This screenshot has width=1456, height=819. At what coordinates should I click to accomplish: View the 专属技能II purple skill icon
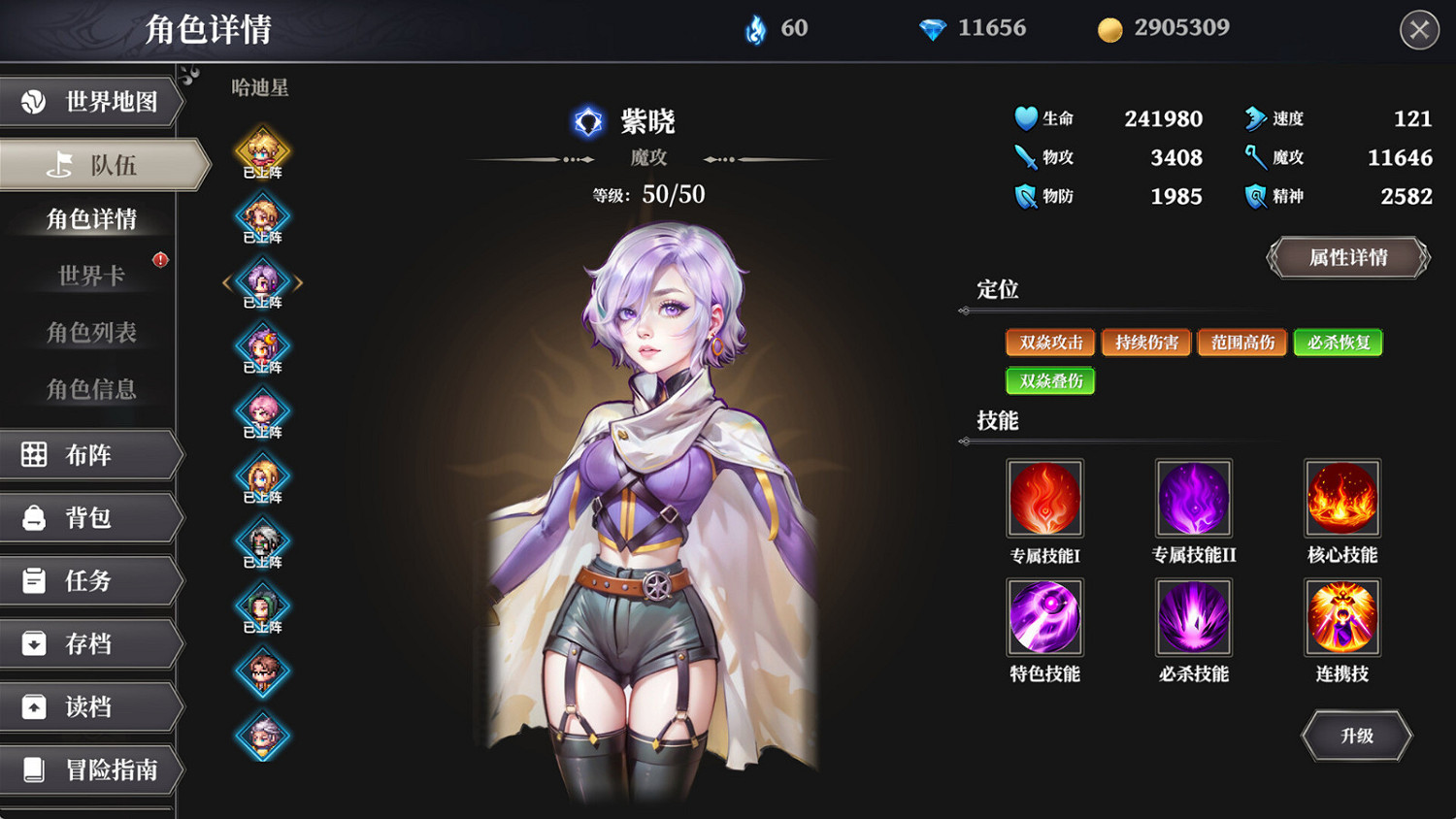1193,498
